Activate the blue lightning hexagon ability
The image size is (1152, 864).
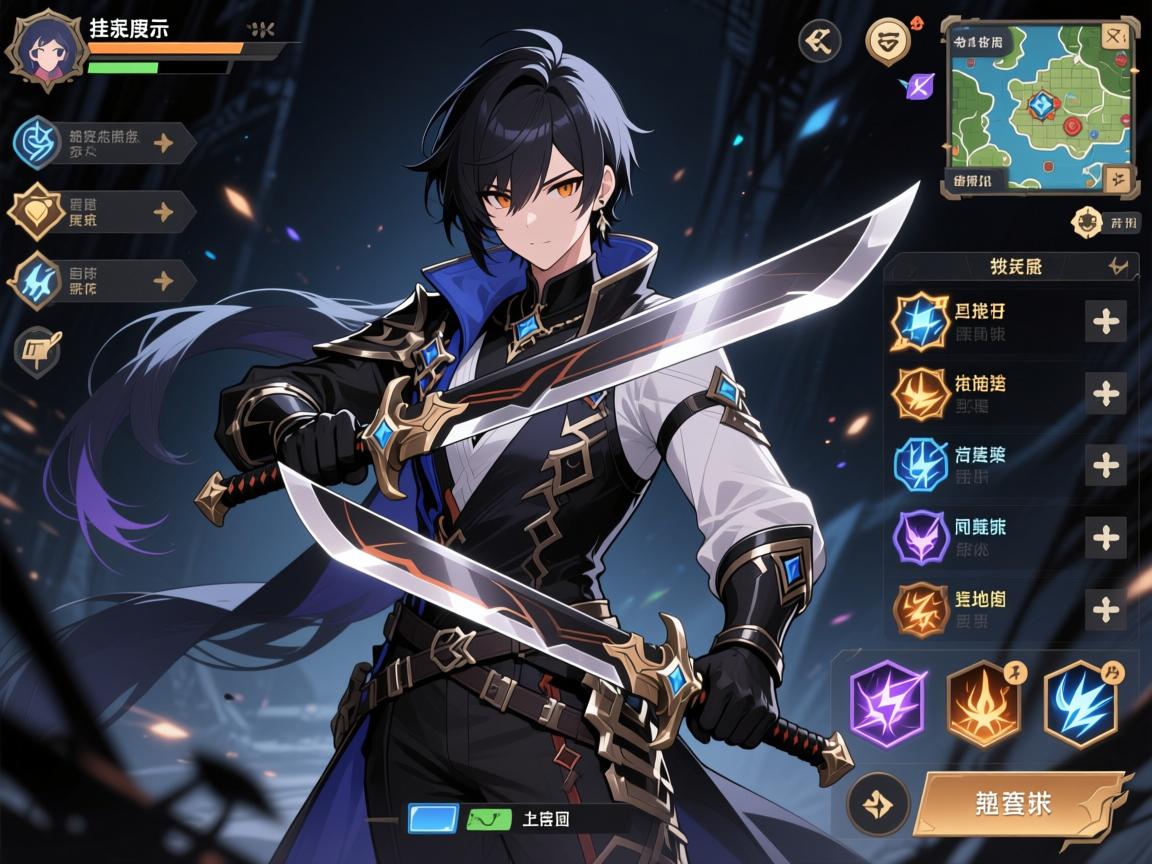[x=1080, y=703]
